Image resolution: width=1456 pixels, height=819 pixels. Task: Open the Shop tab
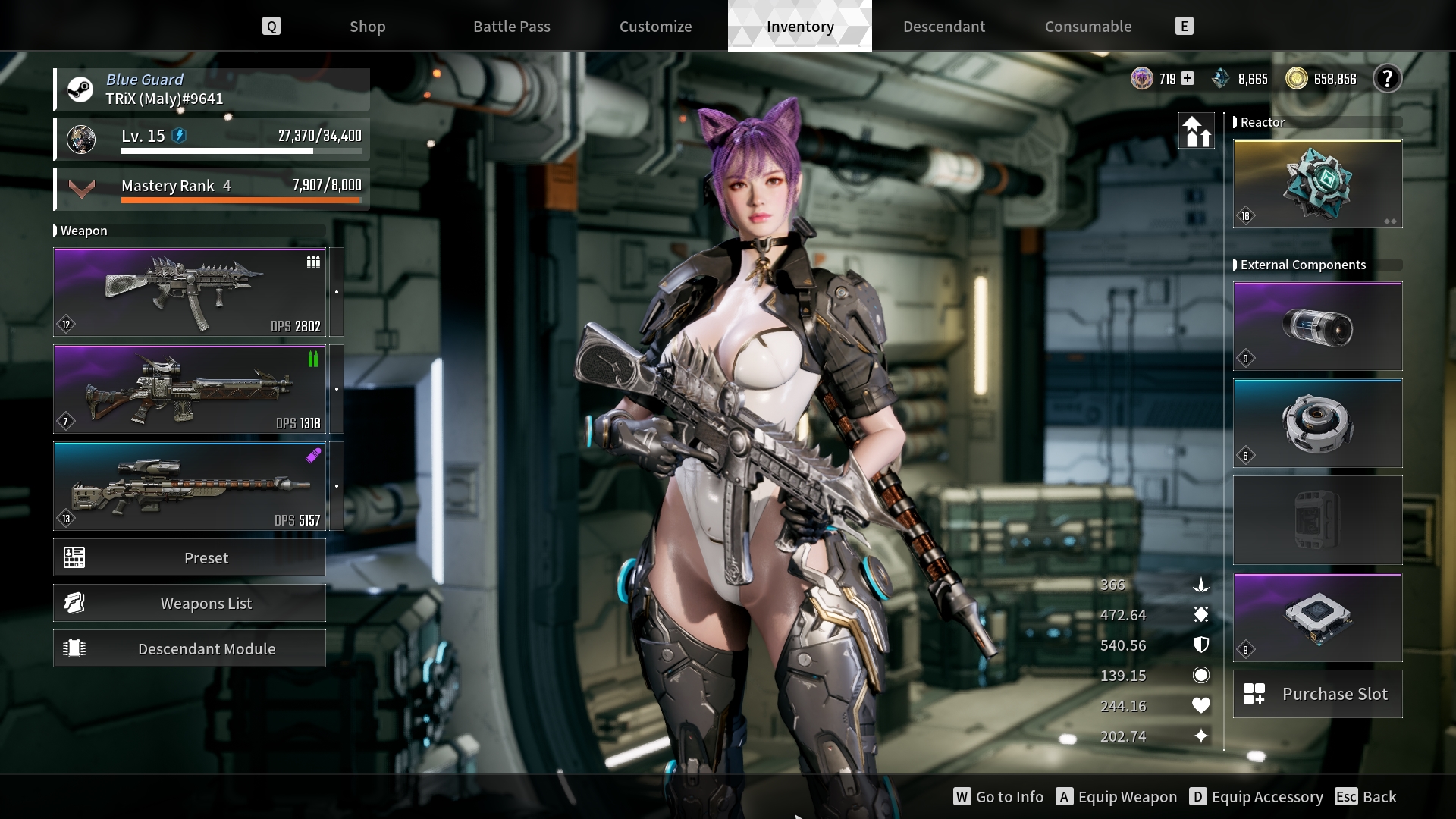(367, 27)
